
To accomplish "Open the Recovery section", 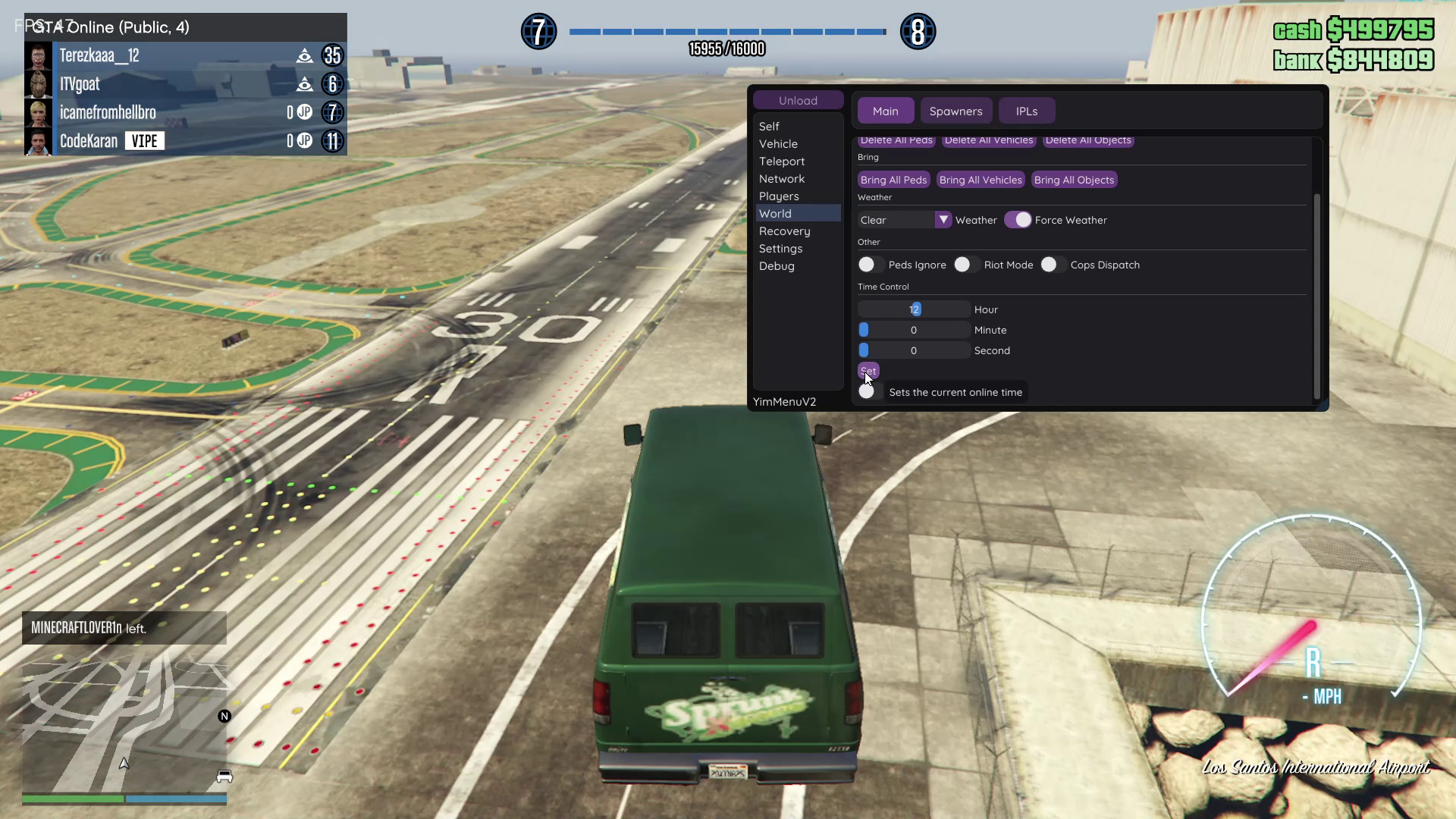I will (784, 231).
